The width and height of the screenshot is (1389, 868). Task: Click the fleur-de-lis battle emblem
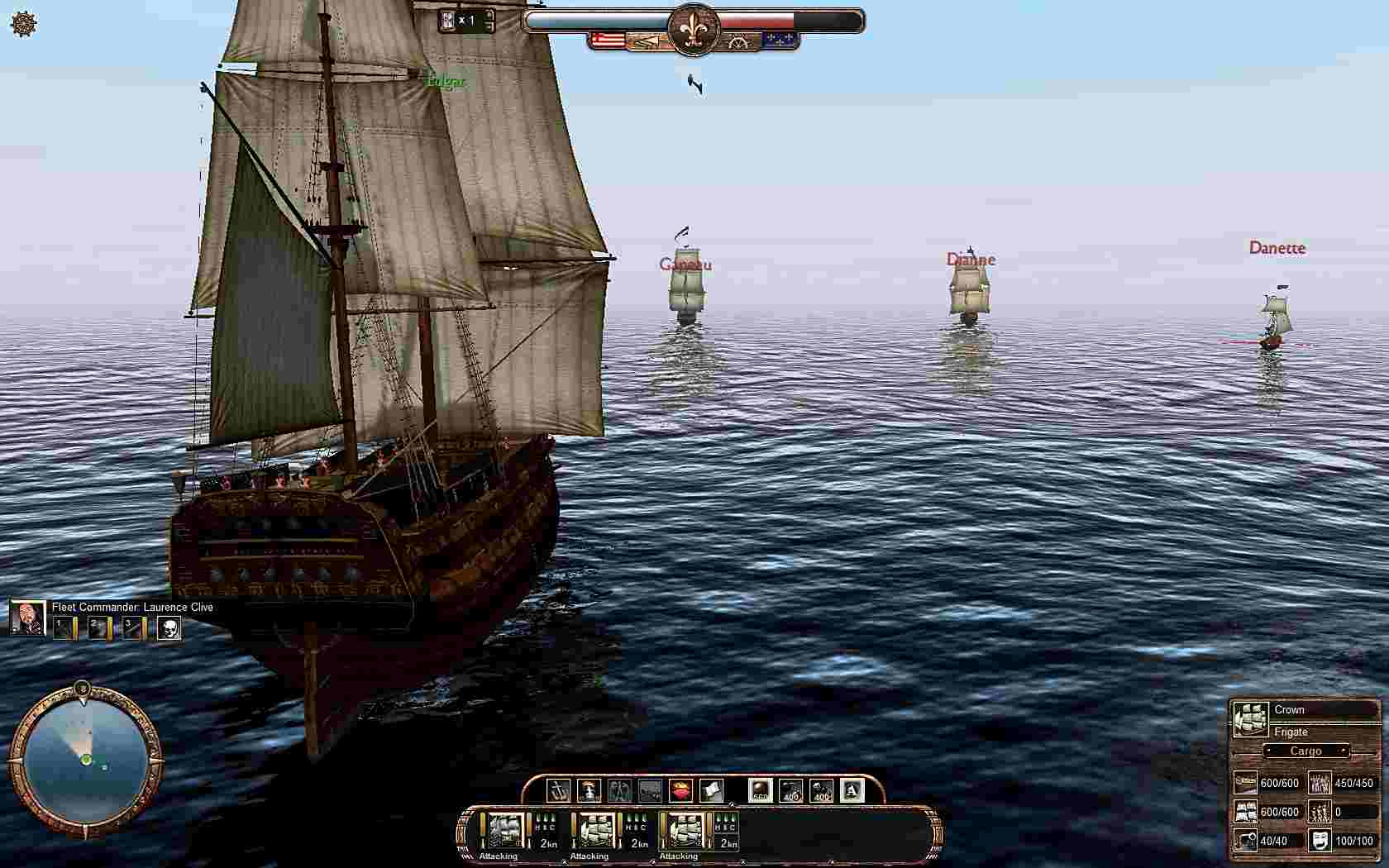point(694,31)
